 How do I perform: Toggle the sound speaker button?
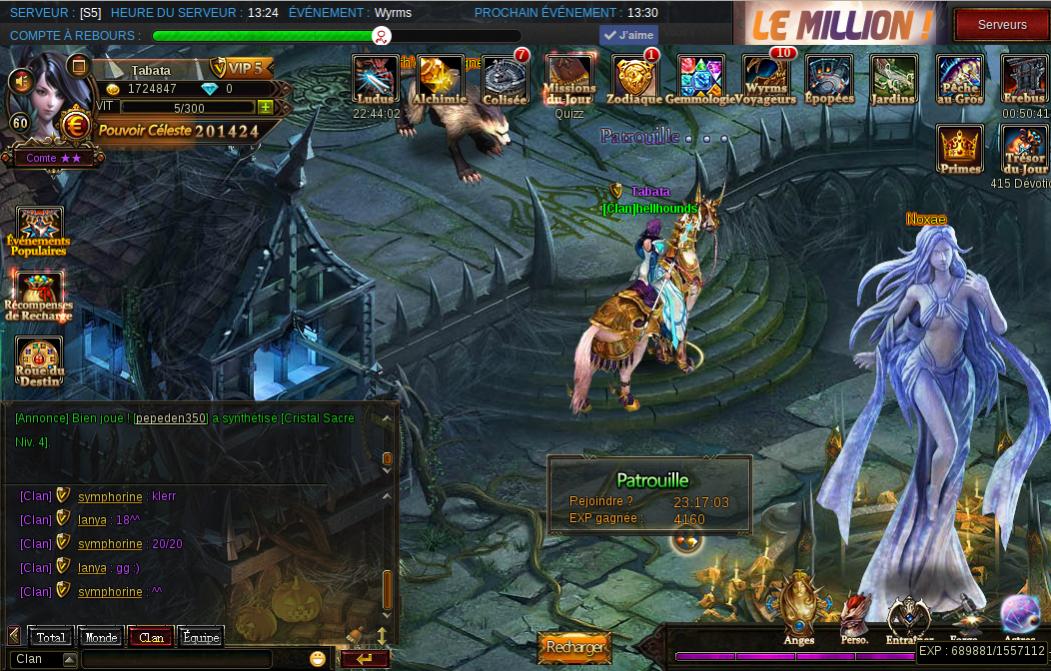(x=19, y=80)
